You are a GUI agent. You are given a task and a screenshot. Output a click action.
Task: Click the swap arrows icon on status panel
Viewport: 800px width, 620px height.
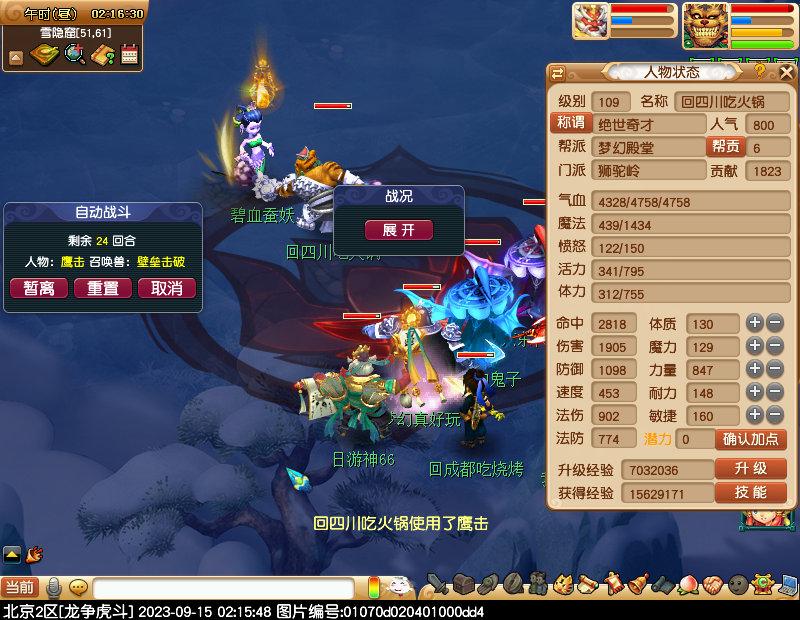coord(558,72)
